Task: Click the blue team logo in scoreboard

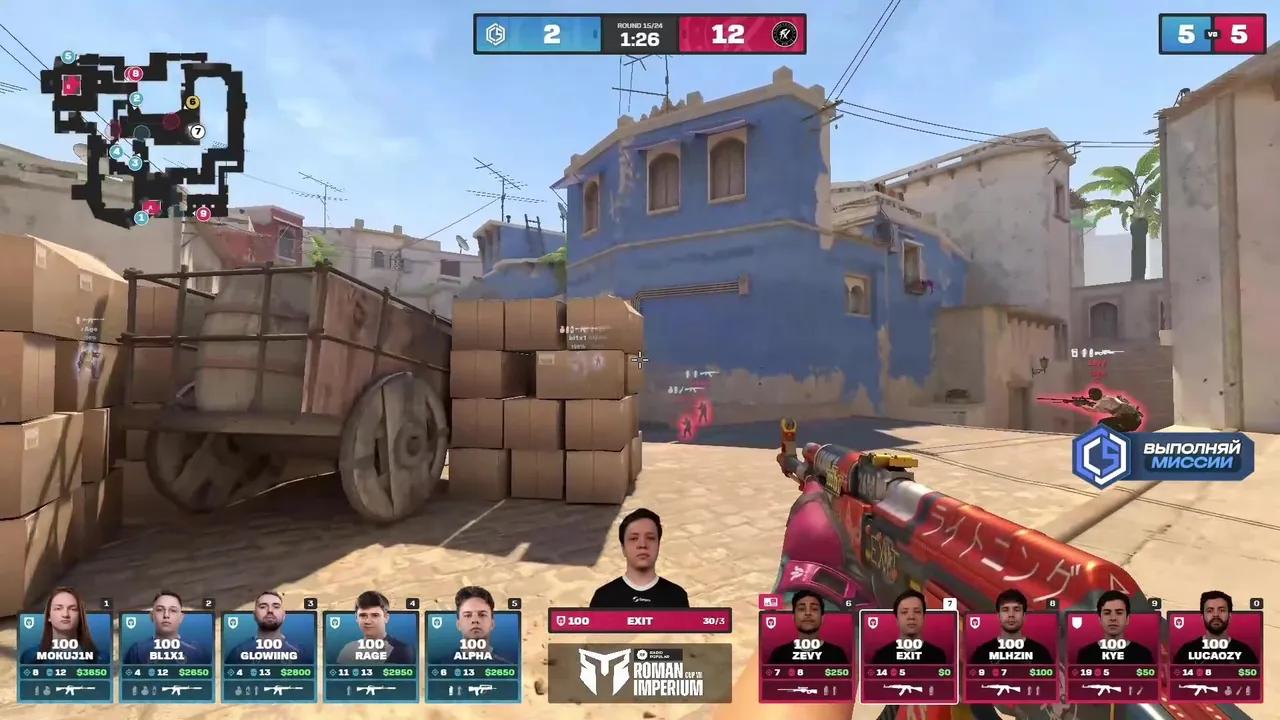Action: [495, 34]
